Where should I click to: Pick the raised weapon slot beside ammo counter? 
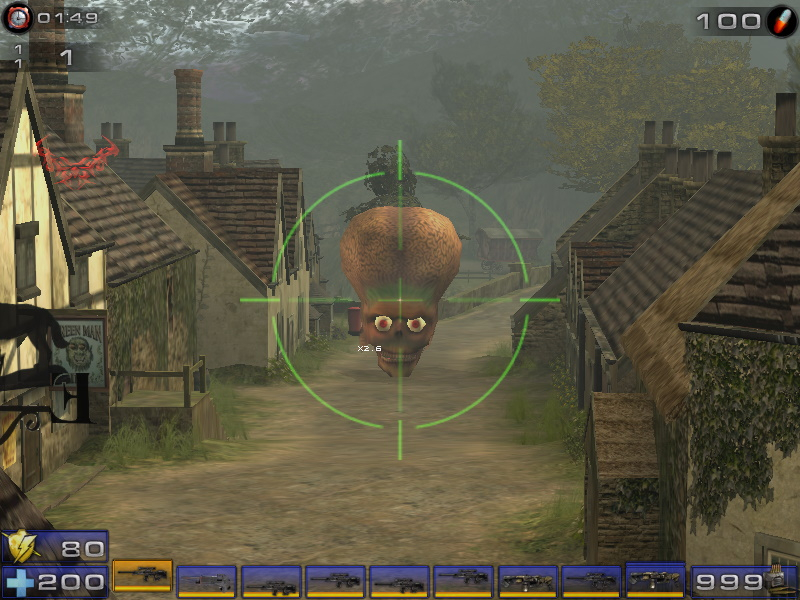(655, 578)
